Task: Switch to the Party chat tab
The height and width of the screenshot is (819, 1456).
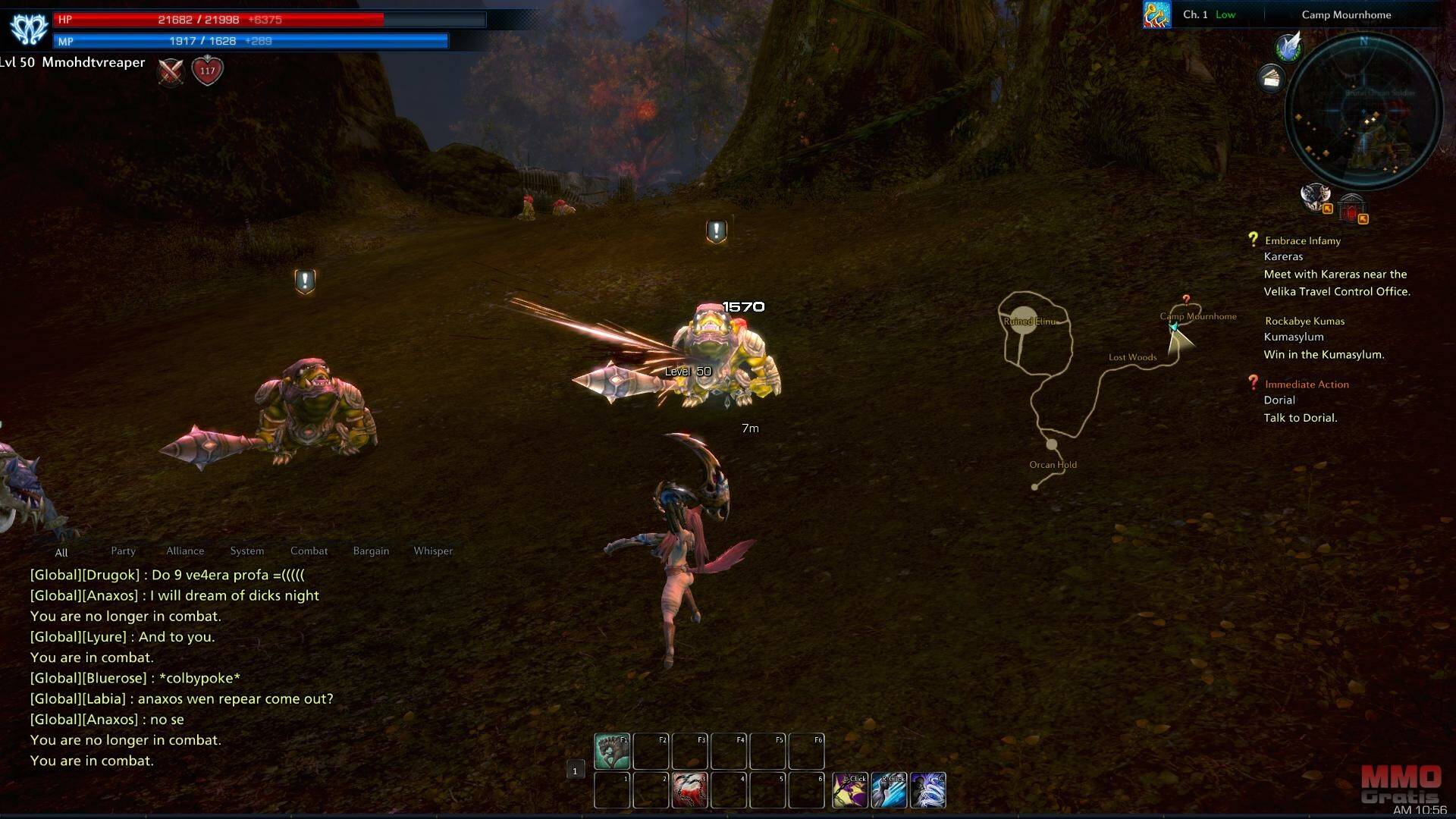Action: click(123, 551)
